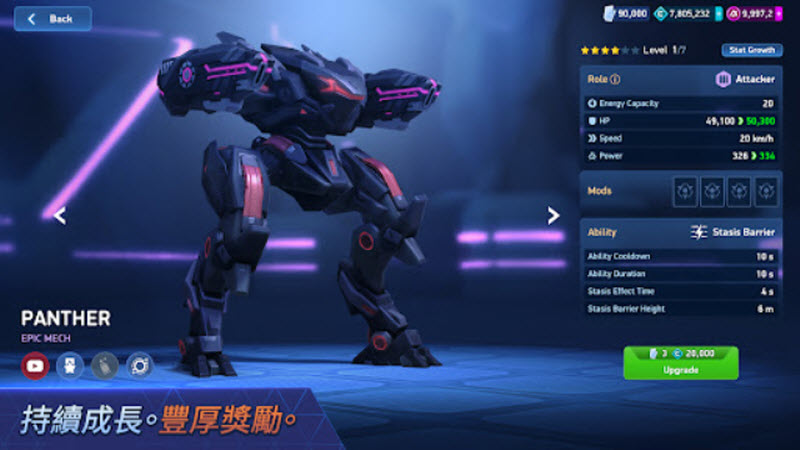Open the orbit ring icon under Panther
This screenshot has height=450, width=800.
(139, 366)
